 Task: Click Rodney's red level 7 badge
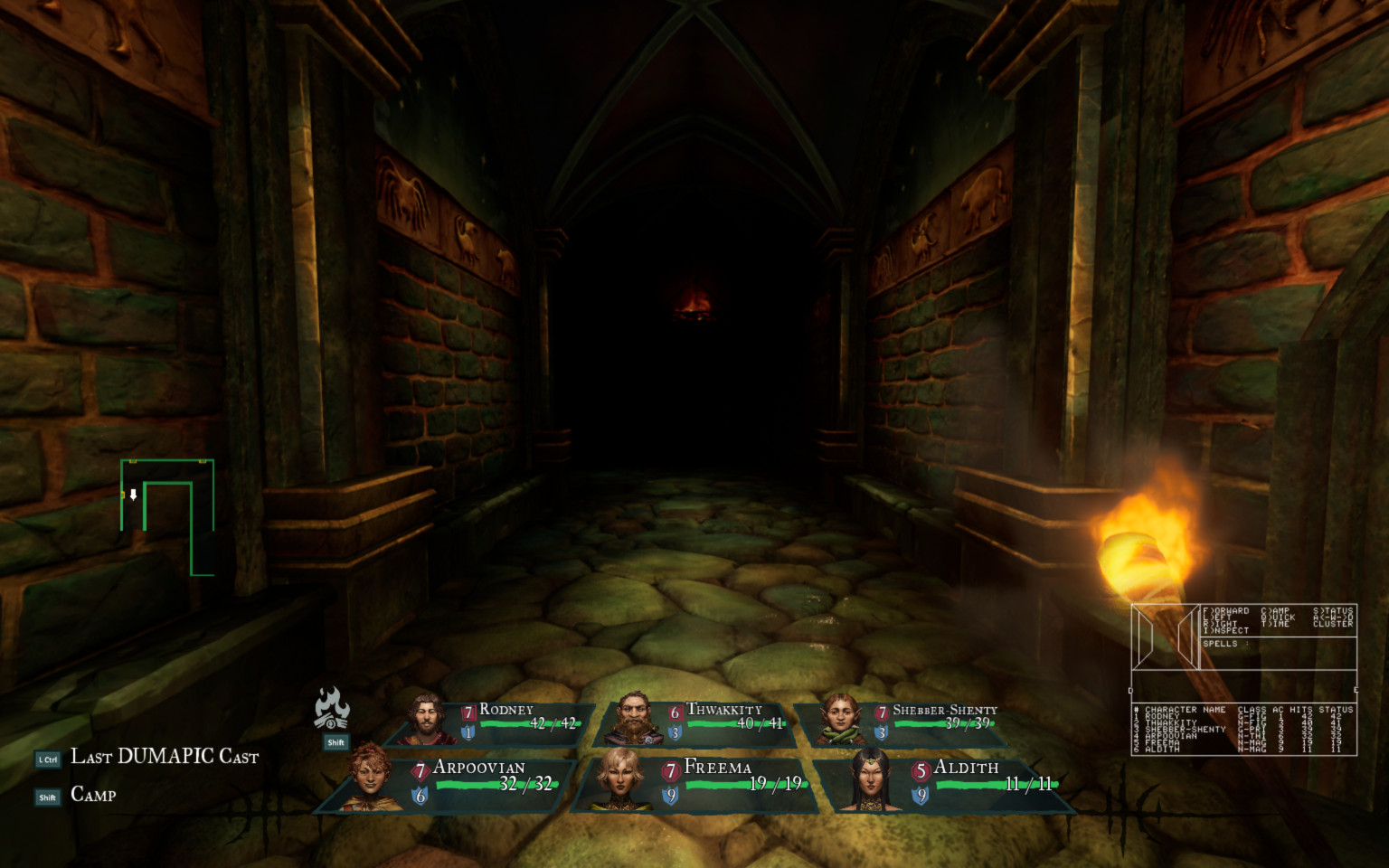(x=468, y=711)
